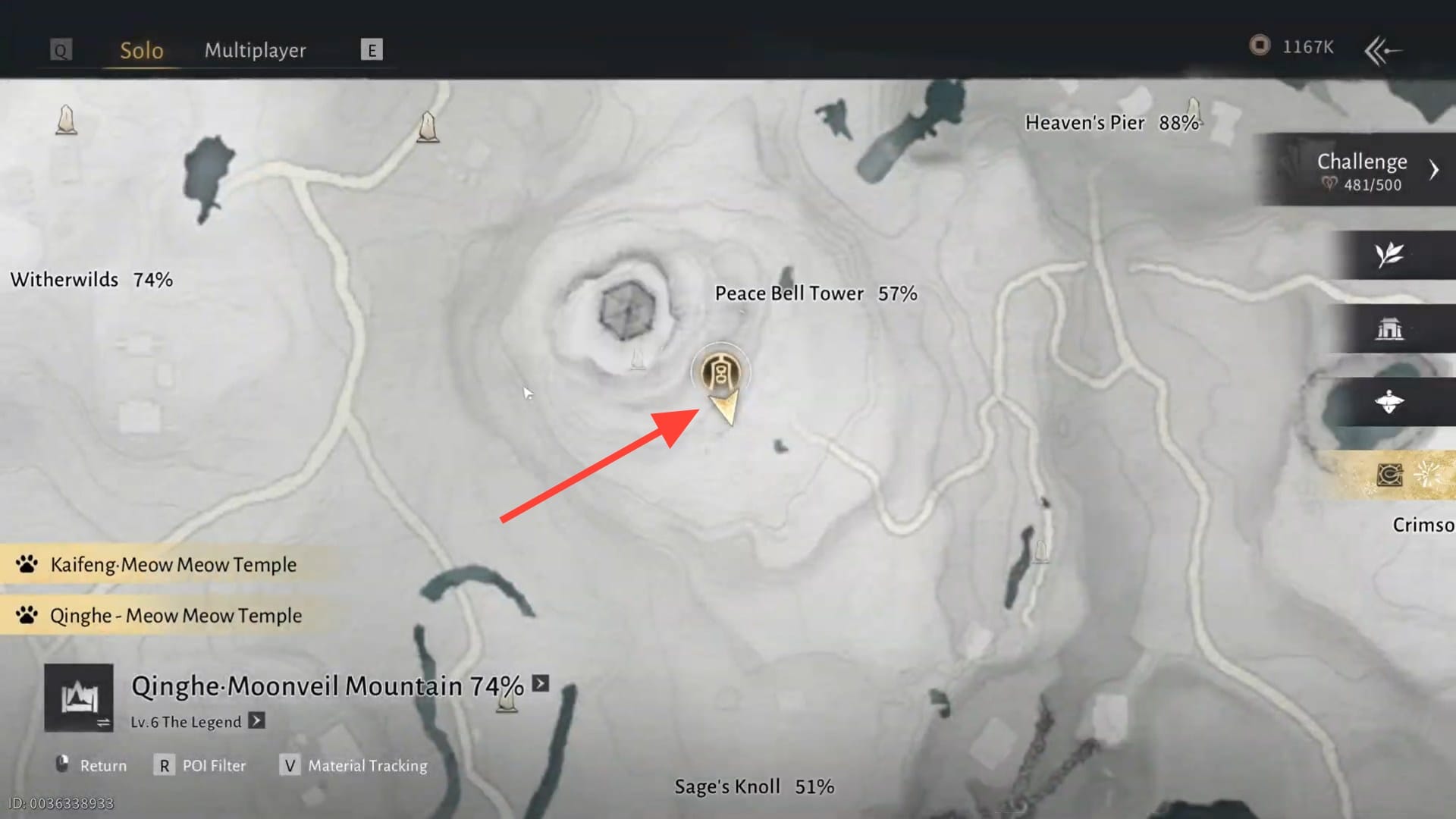Switch to the Solo tab

[x=142, y=50]
